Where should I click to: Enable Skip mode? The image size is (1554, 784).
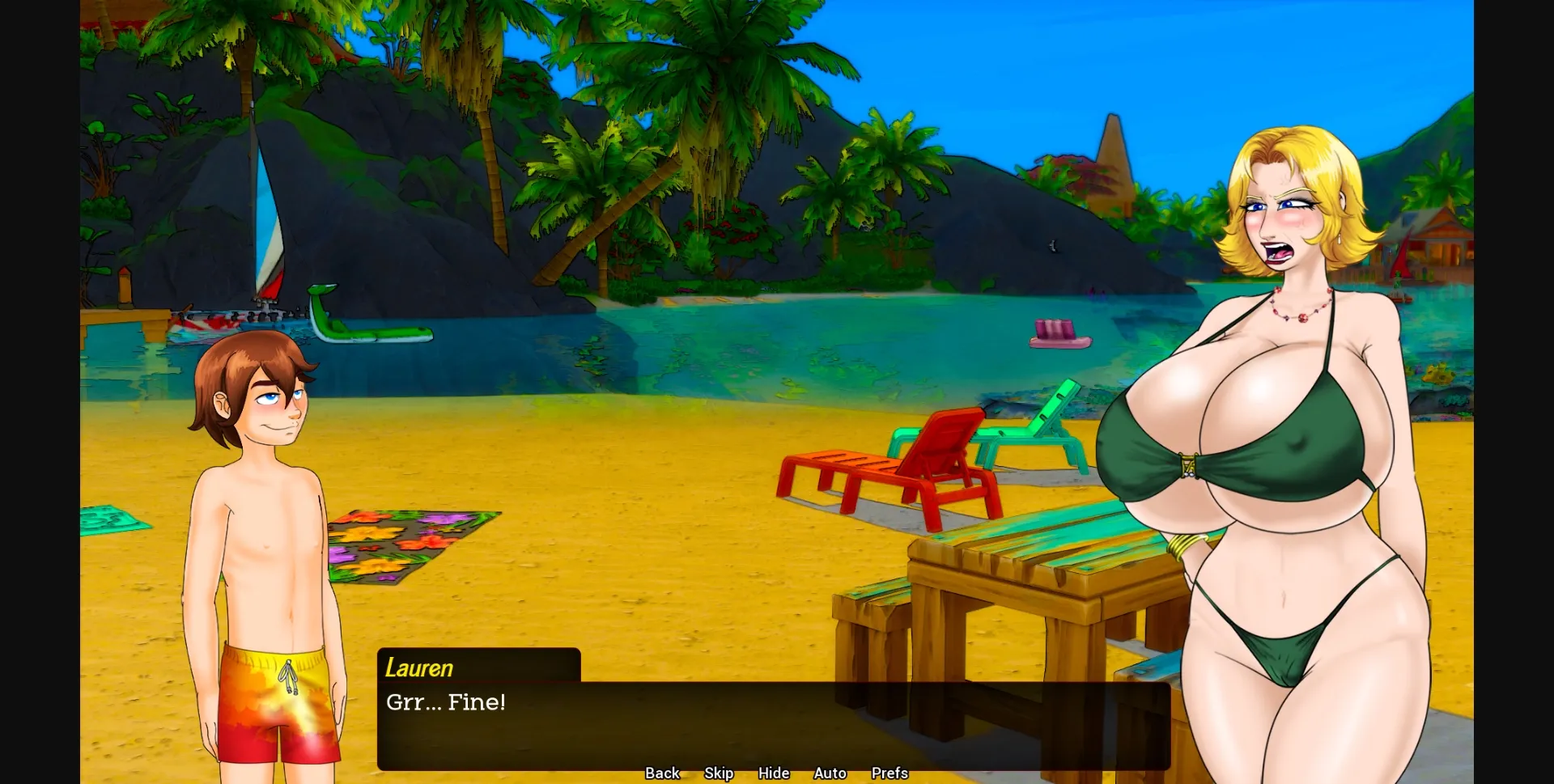[719, 773]
